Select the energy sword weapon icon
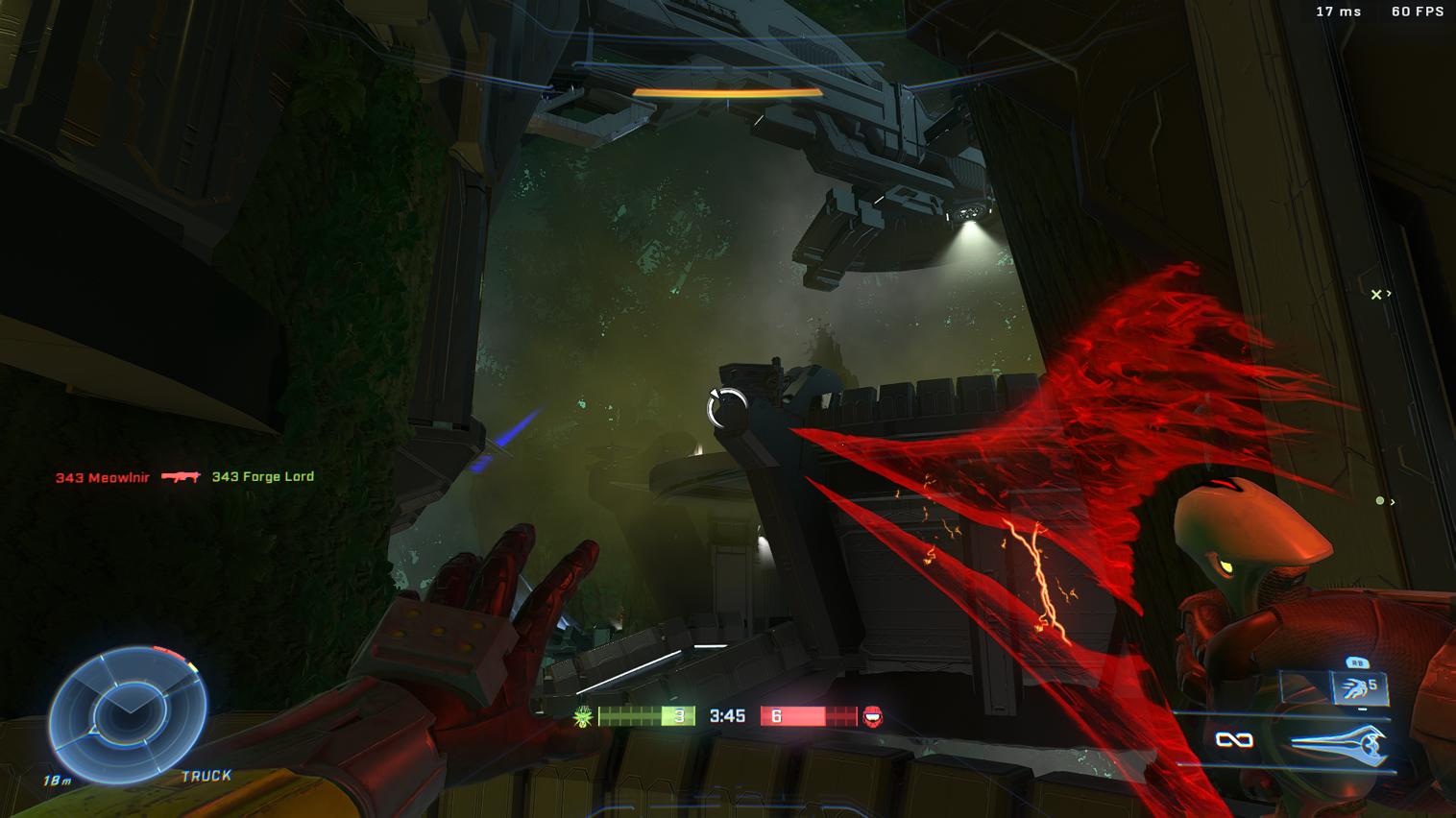This screenshot has height=818, width=1456. click(x=1339, y=745)
